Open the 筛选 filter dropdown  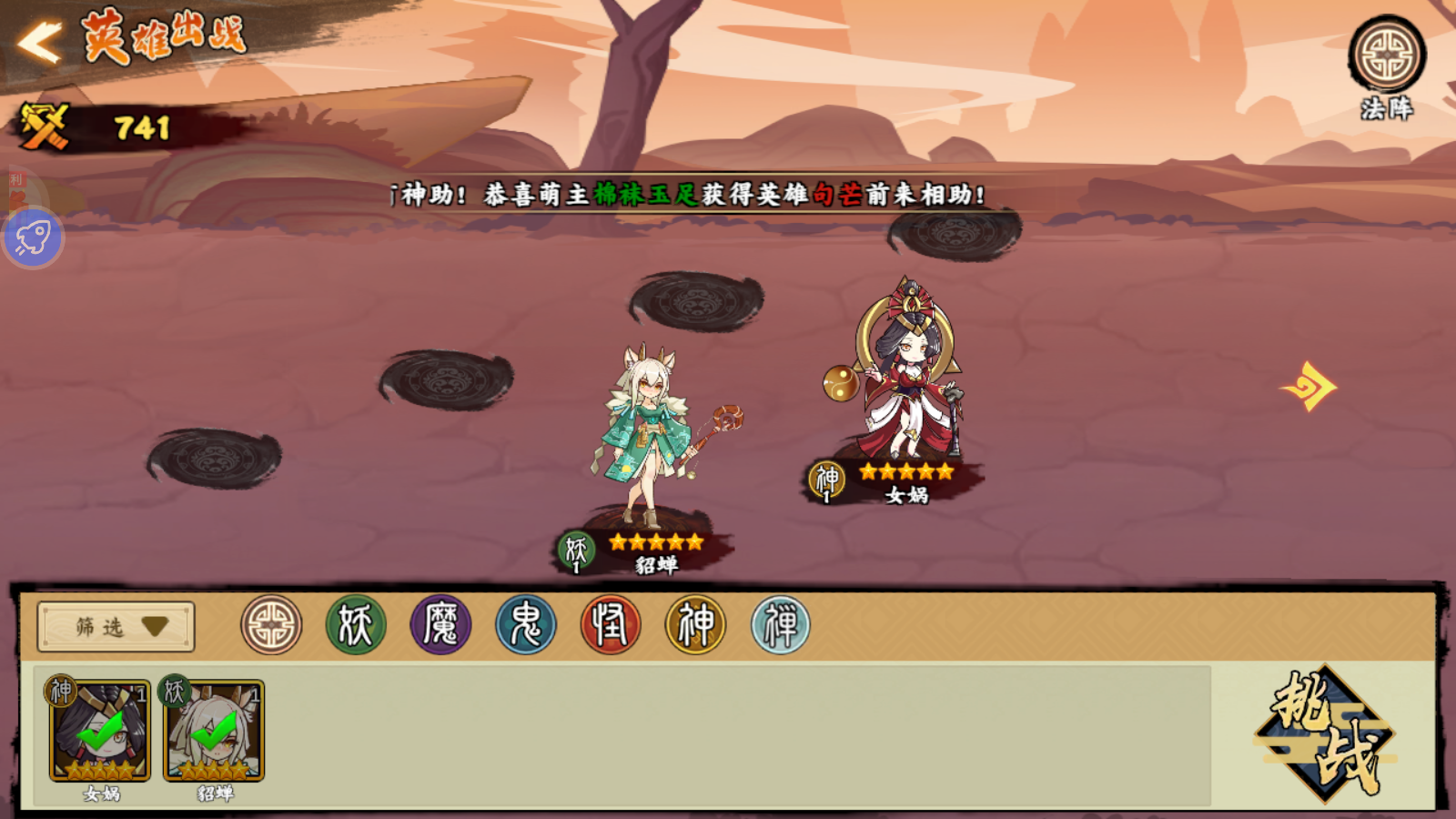pos(116,626)
